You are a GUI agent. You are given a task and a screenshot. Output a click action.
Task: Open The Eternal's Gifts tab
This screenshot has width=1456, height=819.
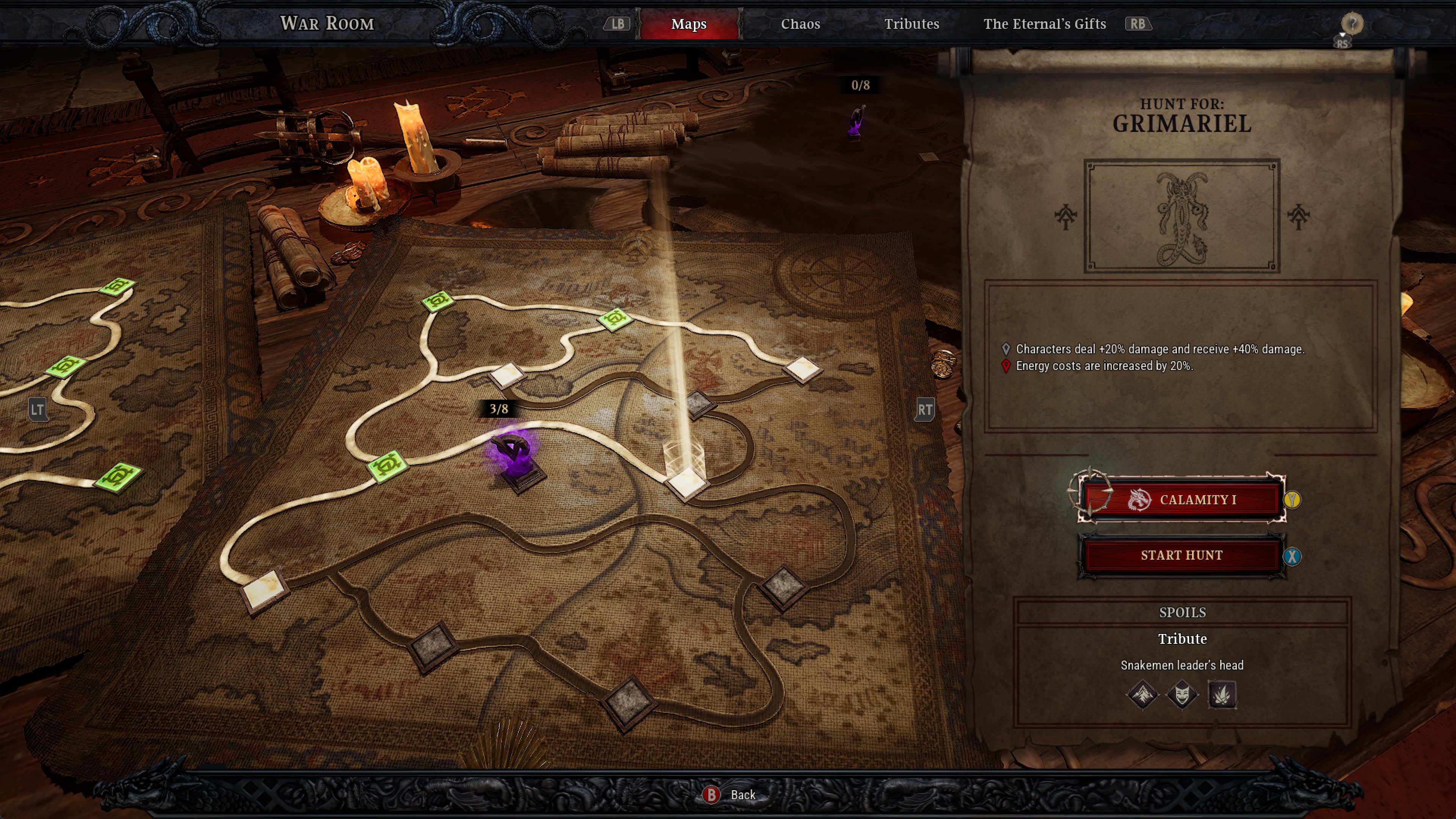(x=1044, y=24)
